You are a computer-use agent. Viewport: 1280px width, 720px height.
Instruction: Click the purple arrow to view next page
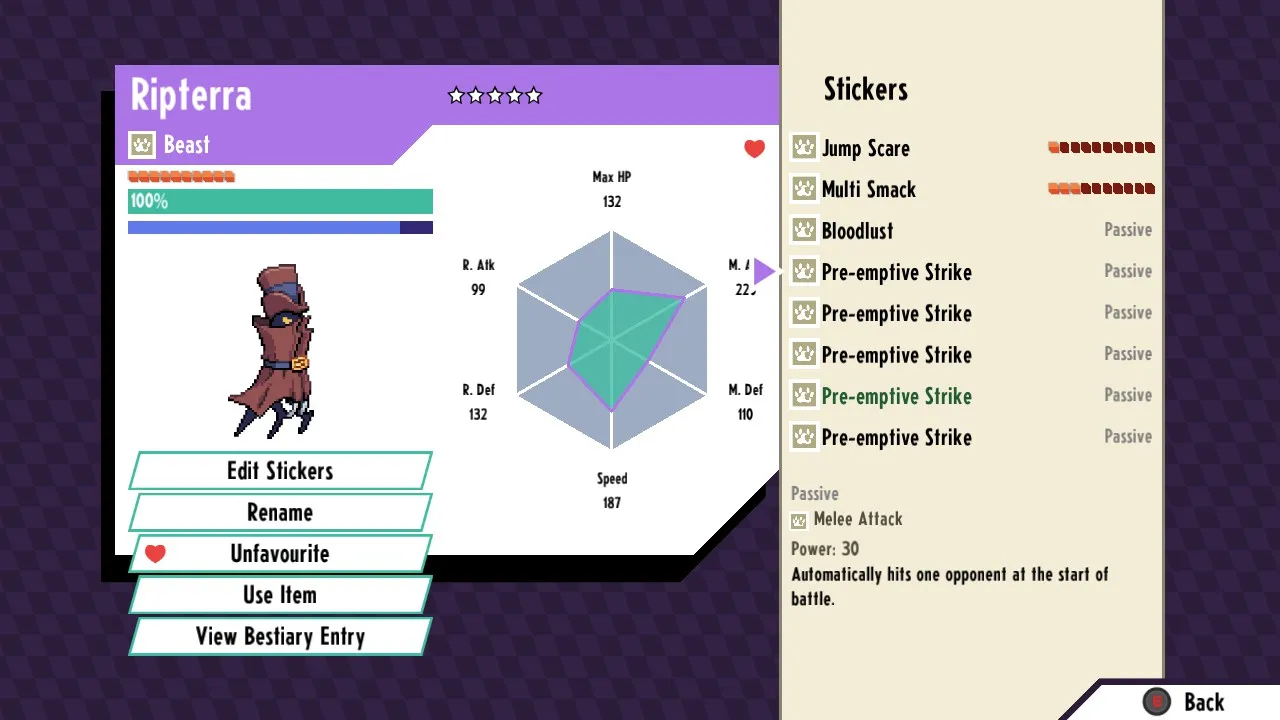(x=765, y=270)
